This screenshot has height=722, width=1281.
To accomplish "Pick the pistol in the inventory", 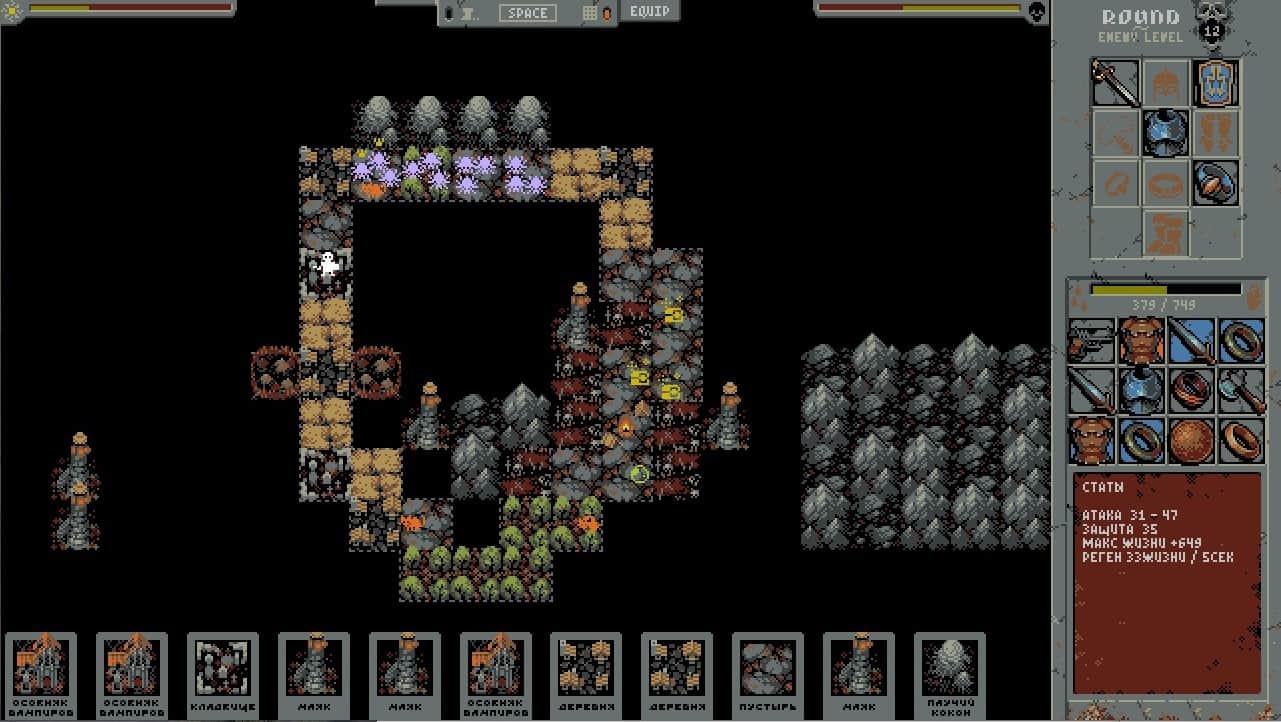I will 1091,341.
